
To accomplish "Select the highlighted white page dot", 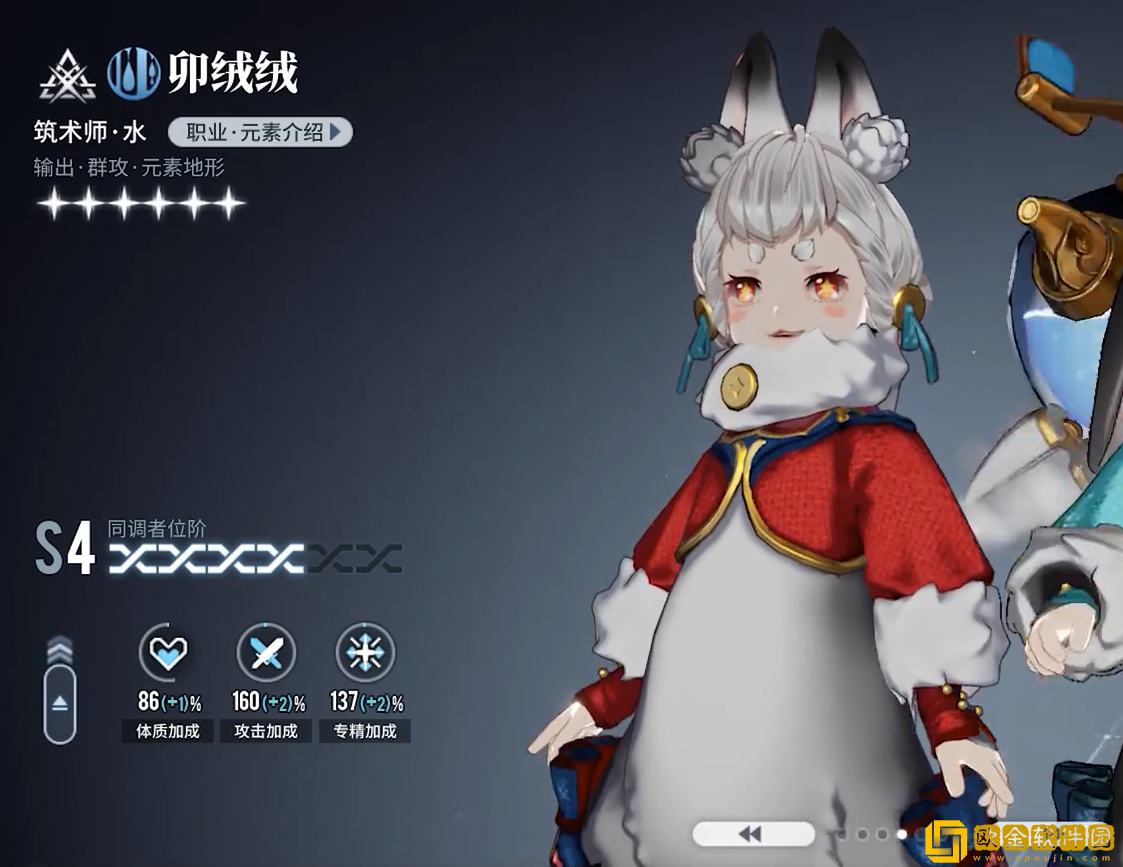I will [902, 834].
